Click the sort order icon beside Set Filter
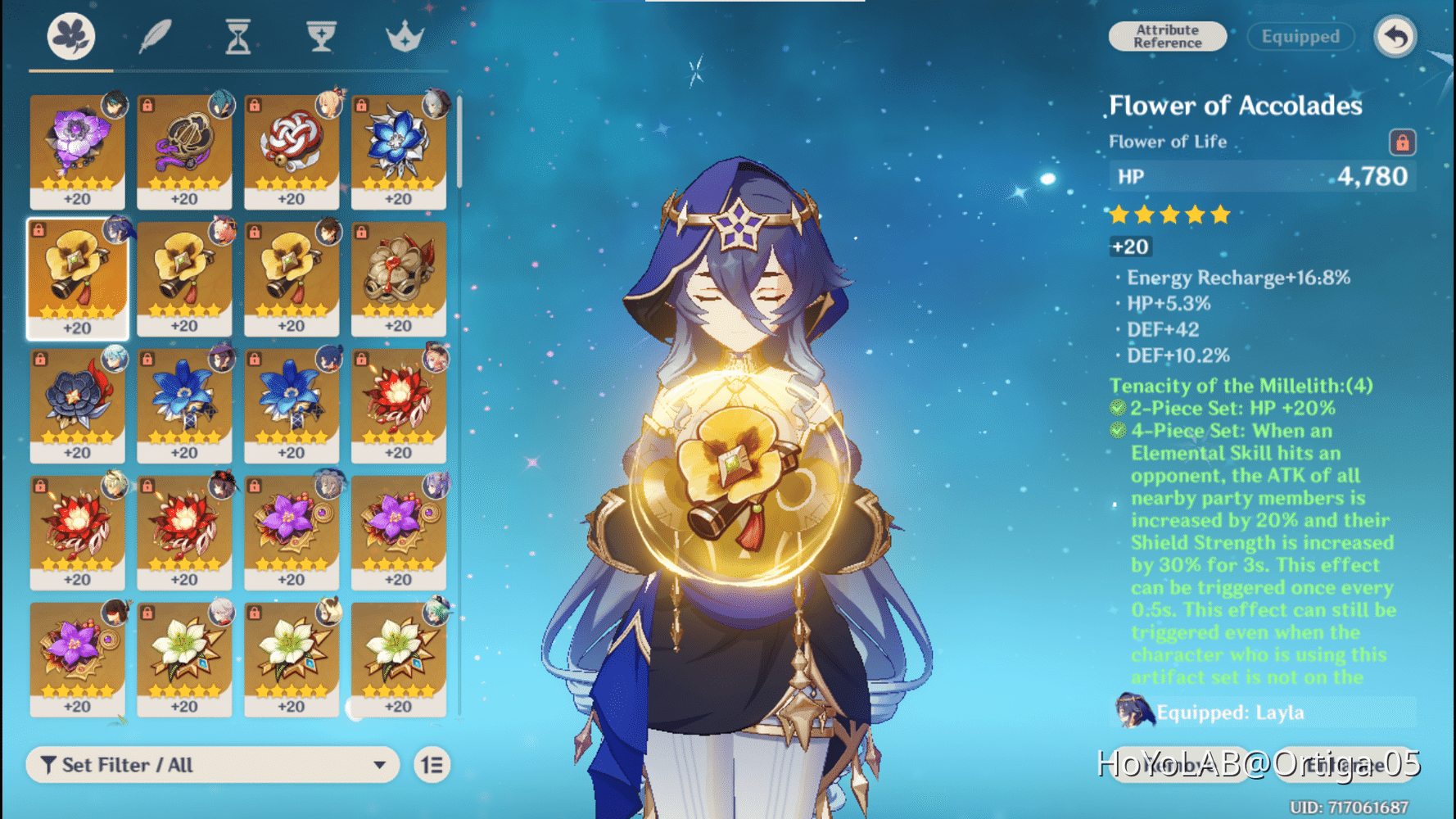The image size is (1456, 819). 432,765
